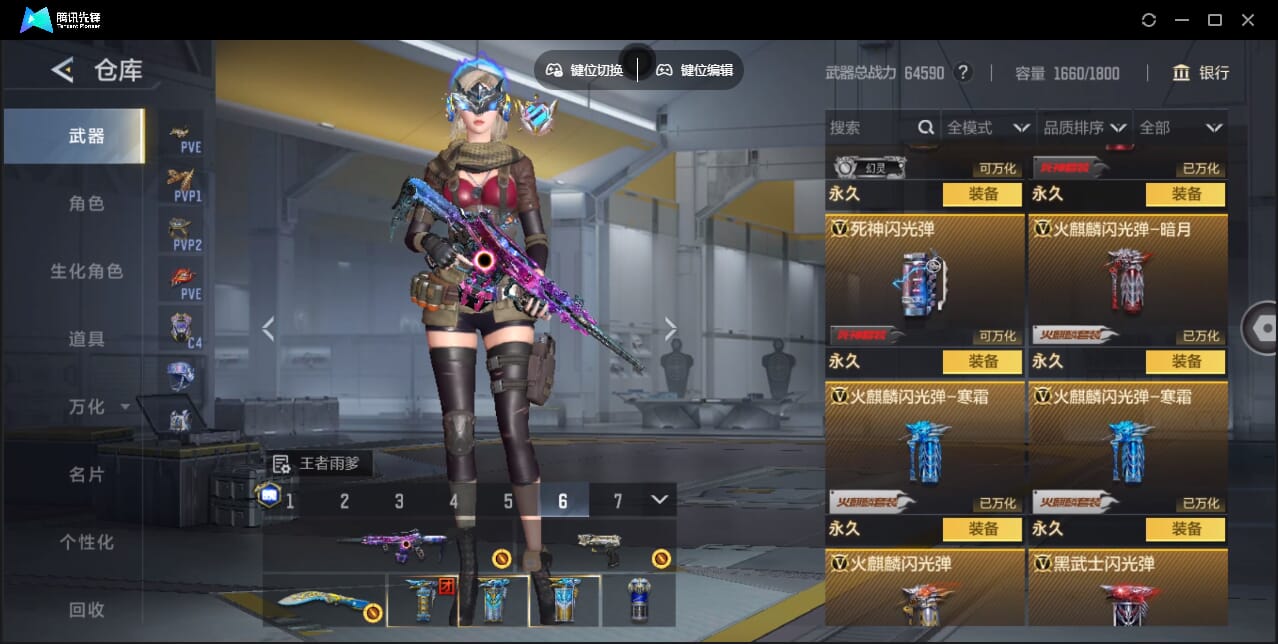Close the emulator window
The width and height of the screenshot is (1278, 644).
pyautogui.click(x=1248, y=20)
